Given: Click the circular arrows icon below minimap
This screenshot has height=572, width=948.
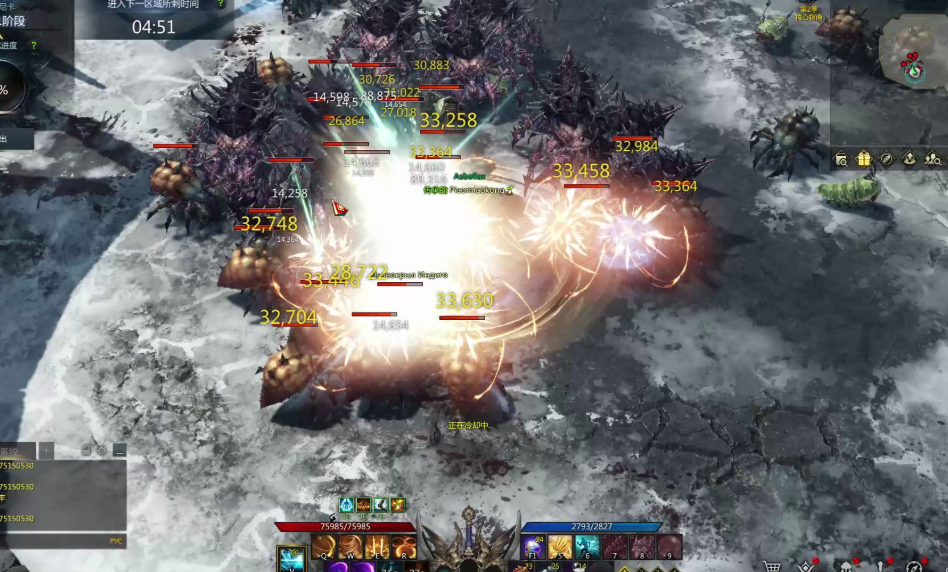Looking at the screenshot, I should 886,158.
